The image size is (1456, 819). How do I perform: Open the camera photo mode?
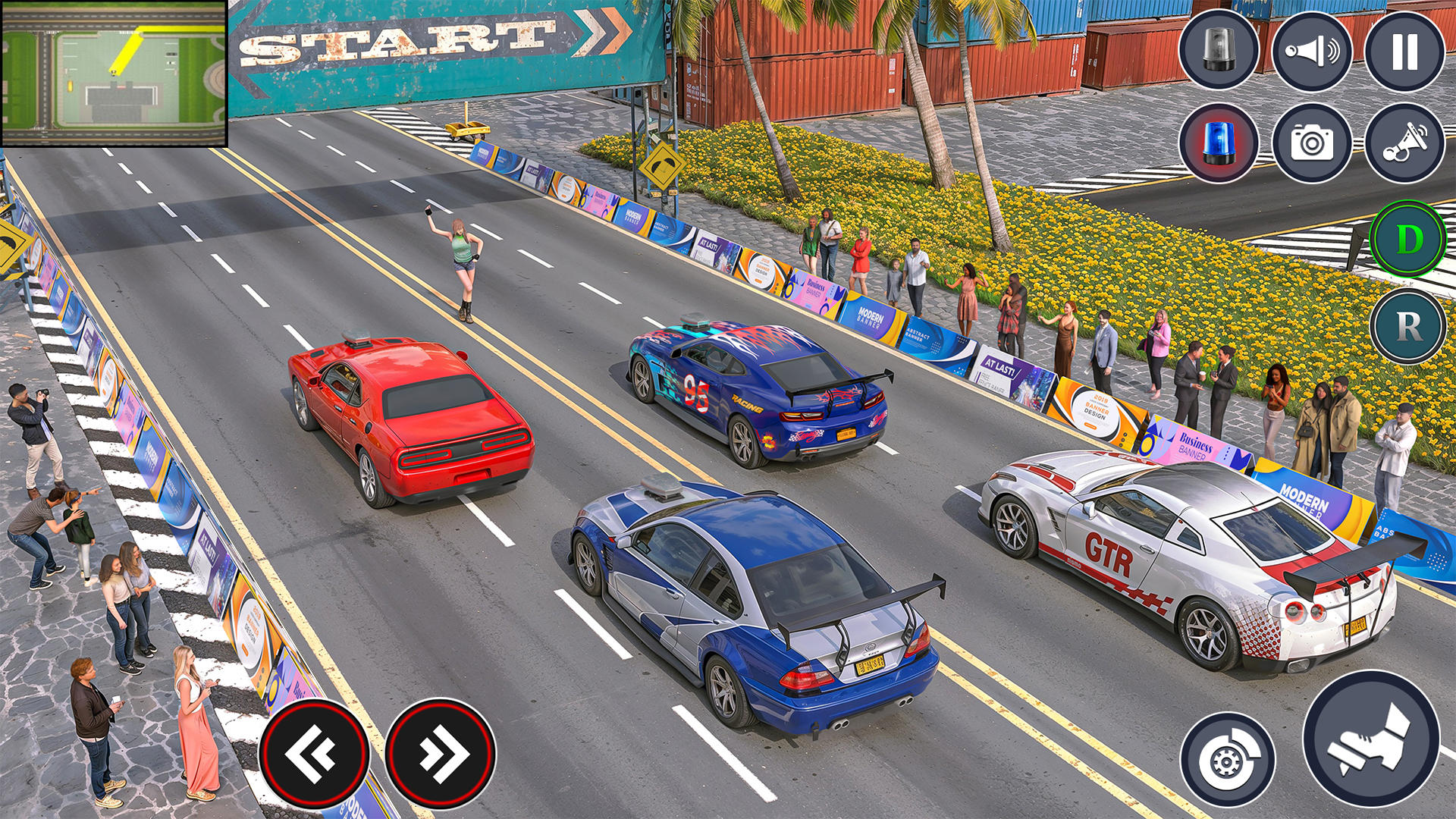coord(1314,144)
